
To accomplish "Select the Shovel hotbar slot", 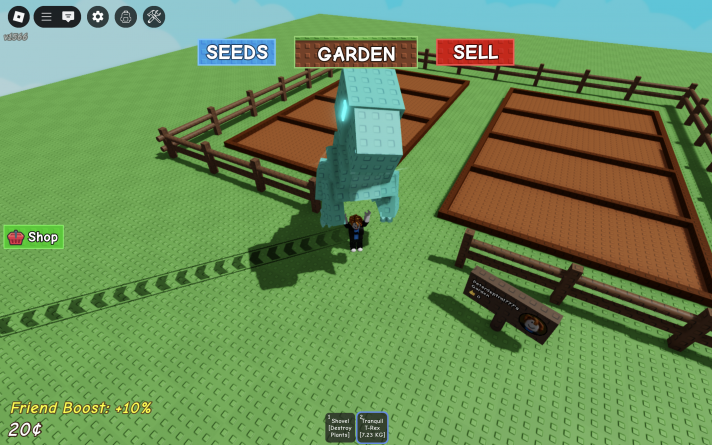I will [340, 427].
